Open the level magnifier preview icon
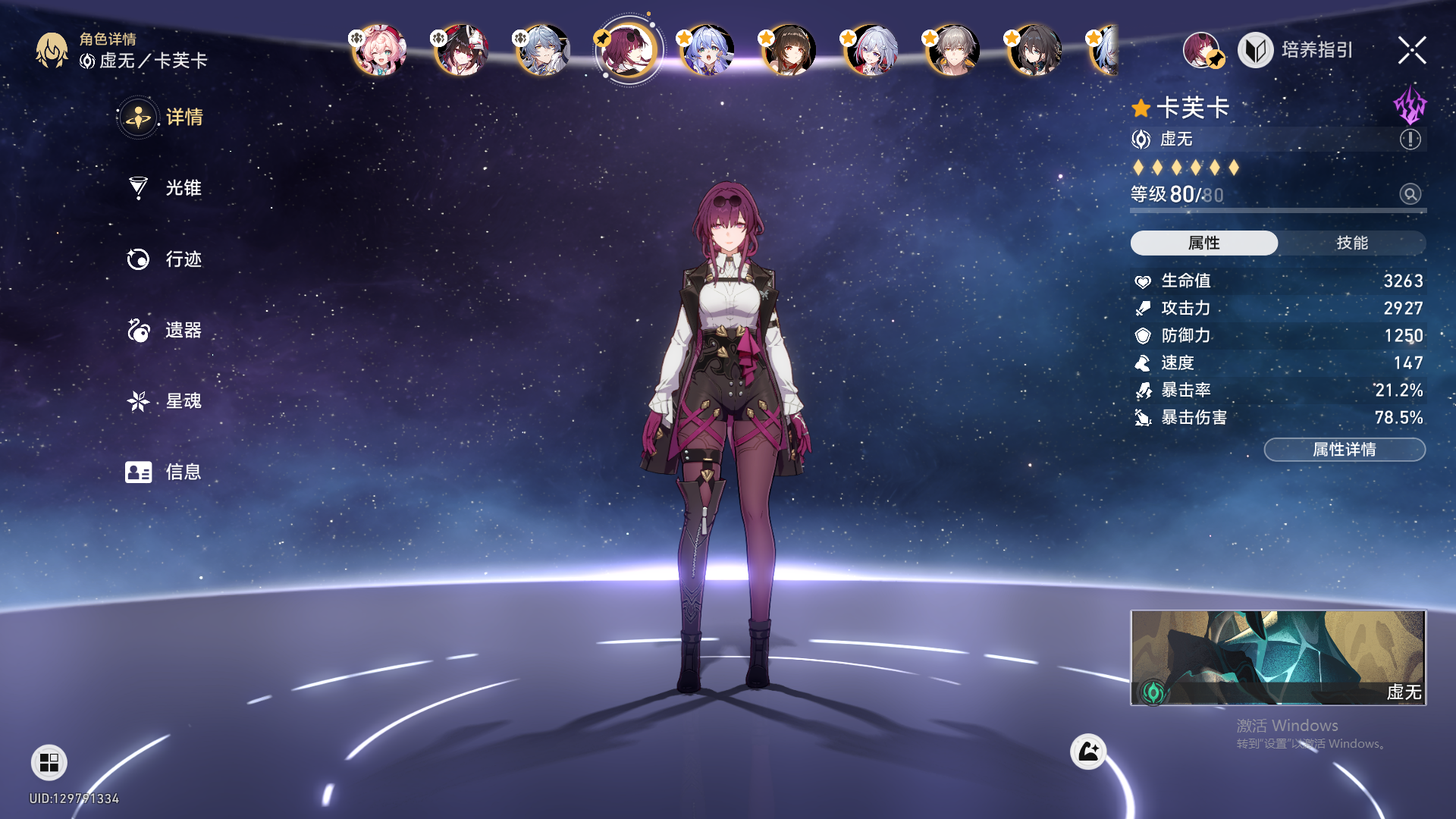 1410,194
